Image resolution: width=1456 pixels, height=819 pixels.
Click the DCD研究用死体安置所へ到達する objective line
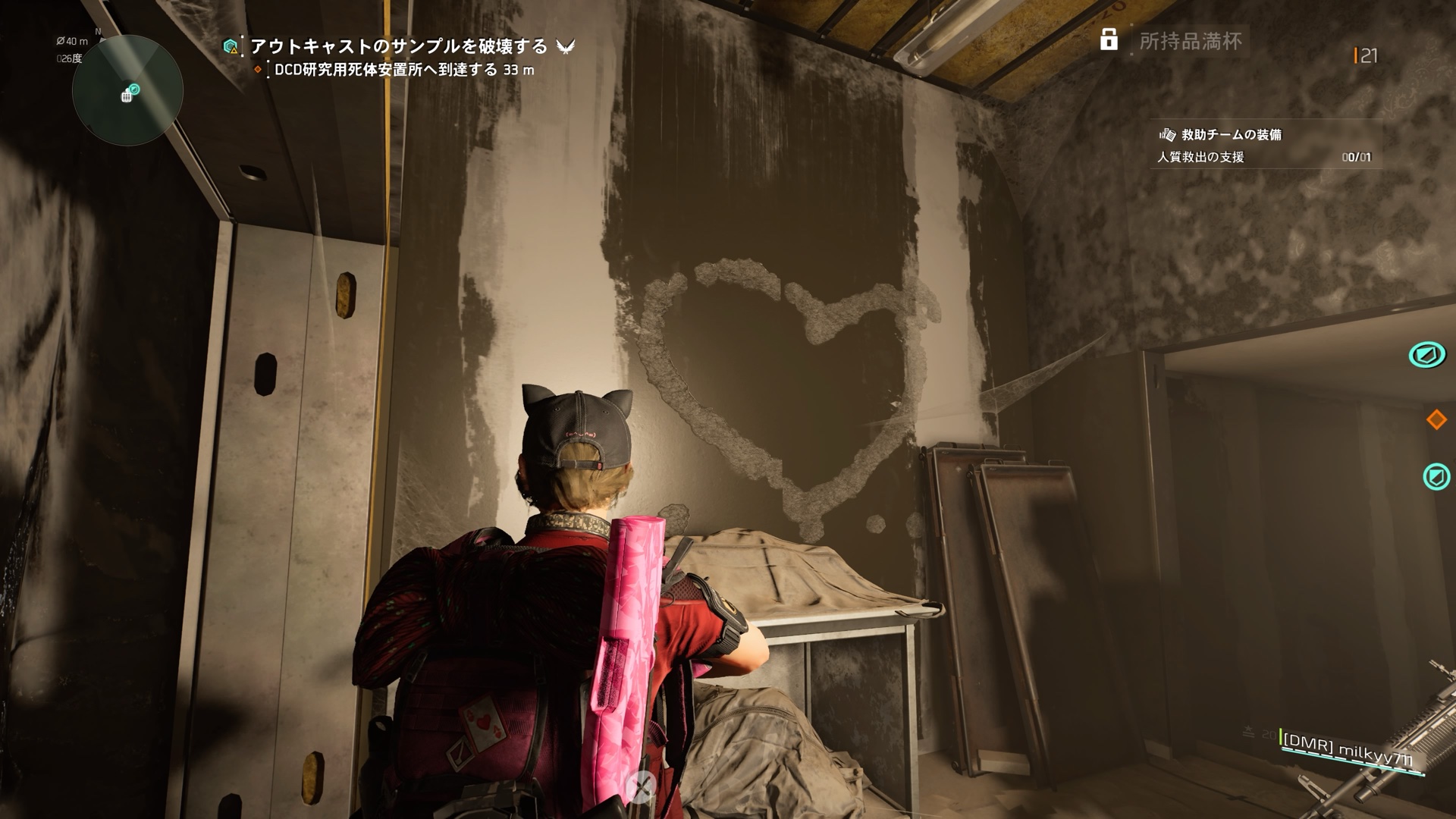pyautogui.click(x=403, y=70)
